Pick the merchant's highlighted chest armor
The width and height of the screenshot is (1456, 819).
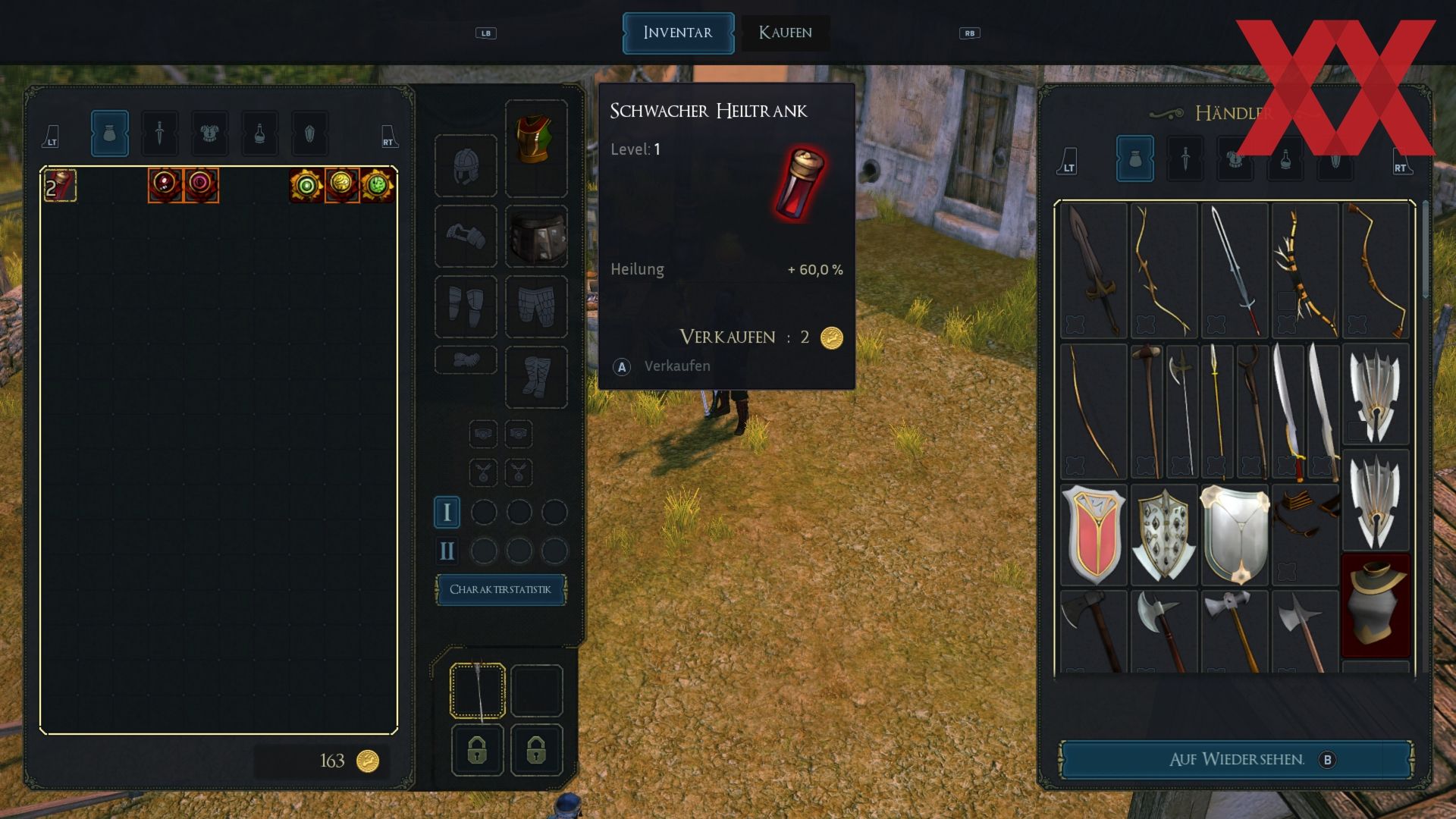(x=1376, y=604)
